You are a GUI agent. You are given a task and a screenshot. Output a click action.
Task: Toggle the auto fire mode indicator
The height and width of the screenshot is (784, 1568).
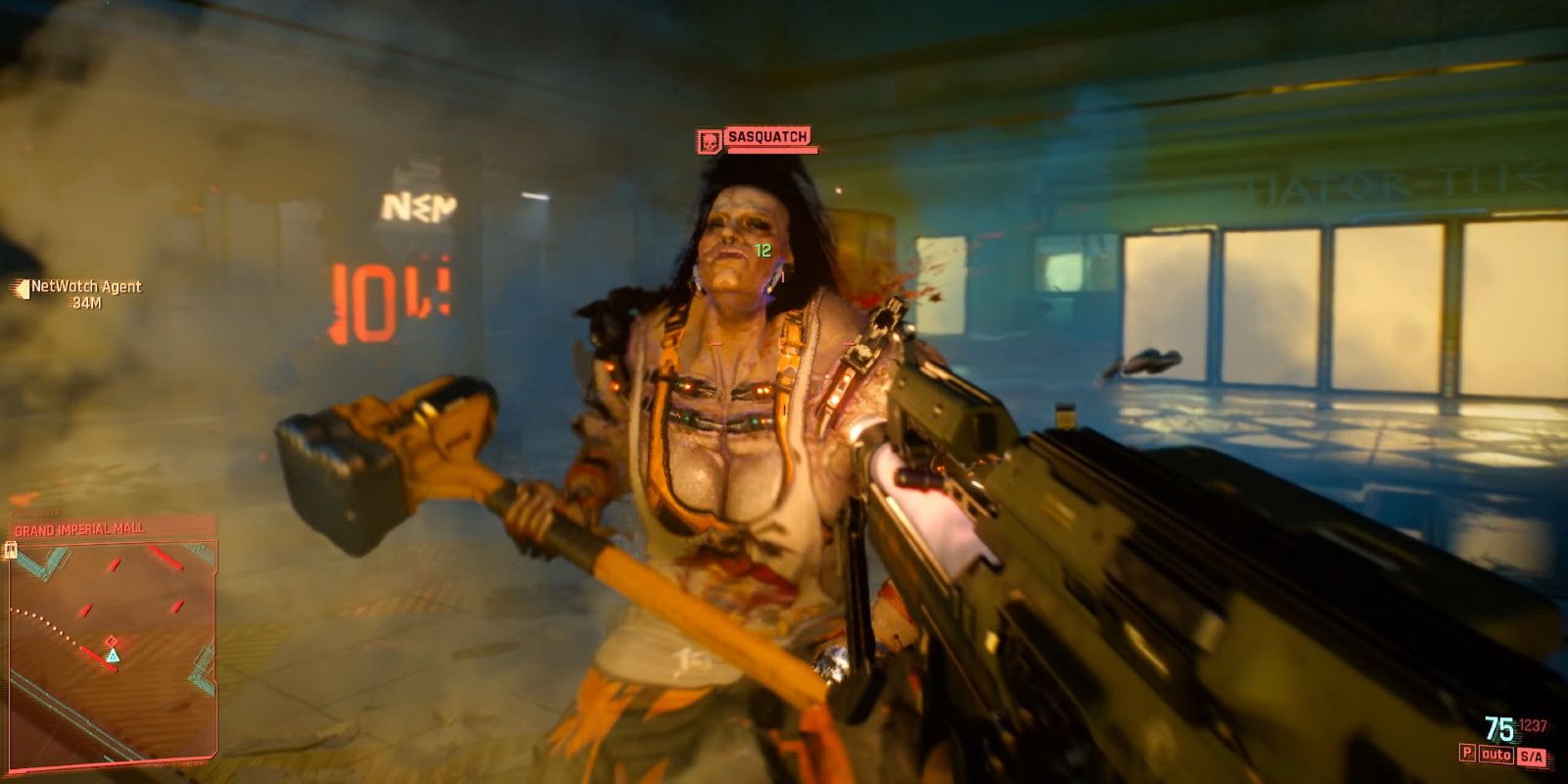click(x=1496, y=753)
